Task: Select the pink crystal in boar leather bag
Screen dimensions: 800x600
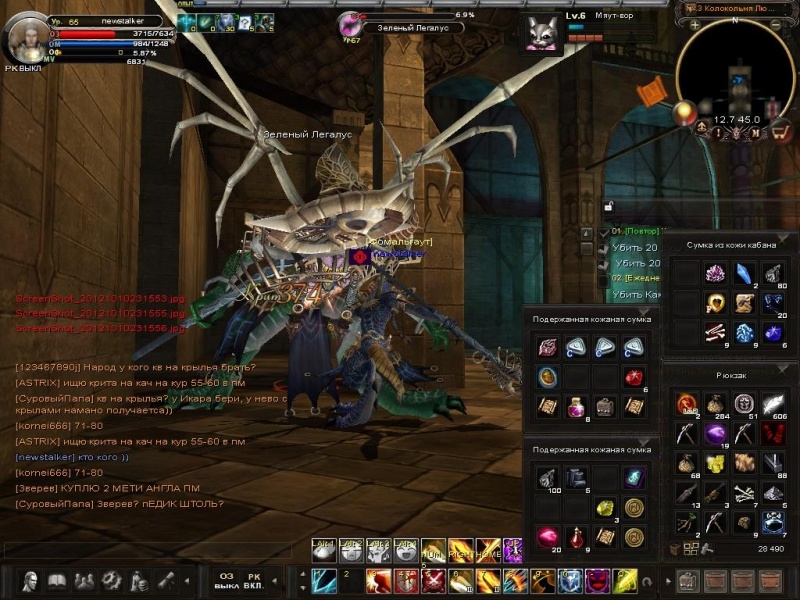Action: (714, 273)
